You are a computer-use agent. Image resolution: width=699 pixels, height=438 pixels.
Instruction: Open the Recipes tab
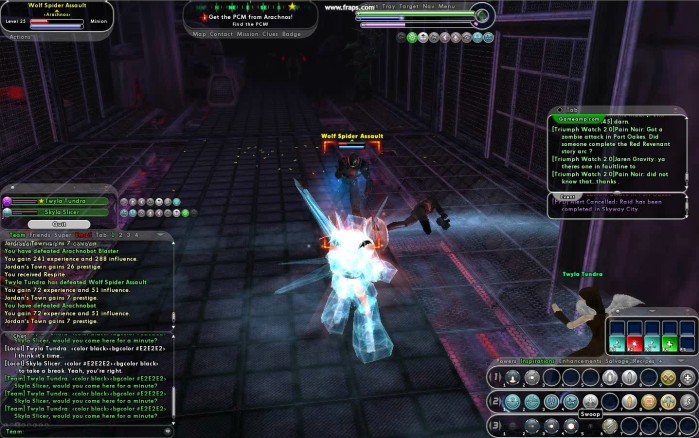click(x=644, y=360)
